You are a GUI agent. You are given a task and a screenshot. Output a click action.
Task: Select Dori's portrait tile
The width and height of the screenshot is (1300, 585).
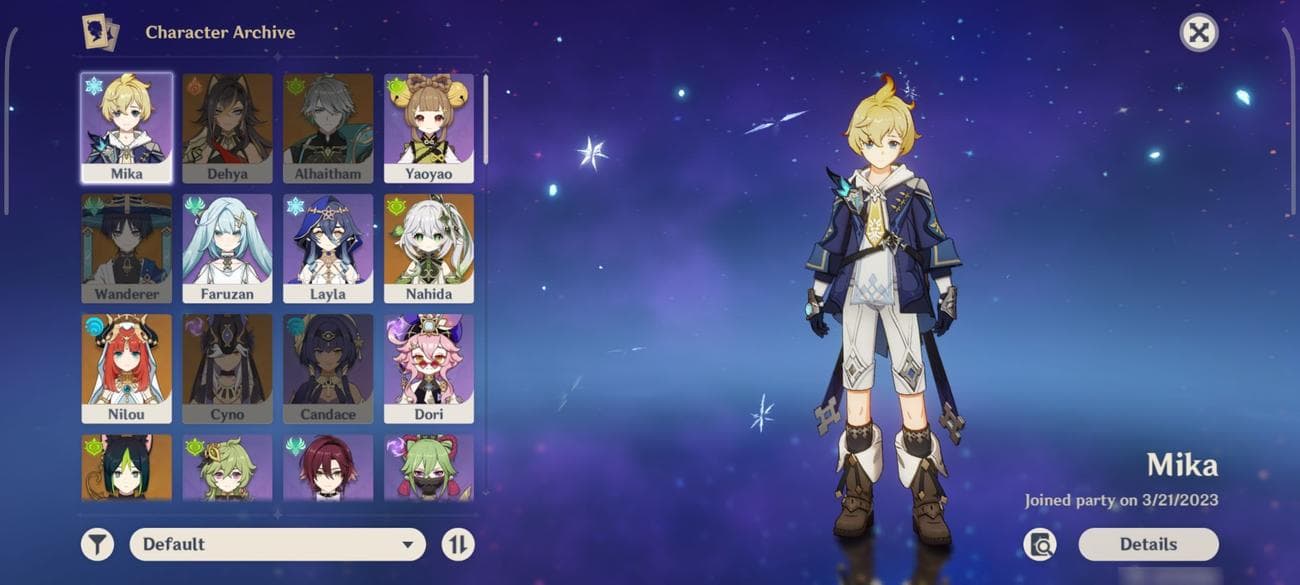click(x=429, y=368)
